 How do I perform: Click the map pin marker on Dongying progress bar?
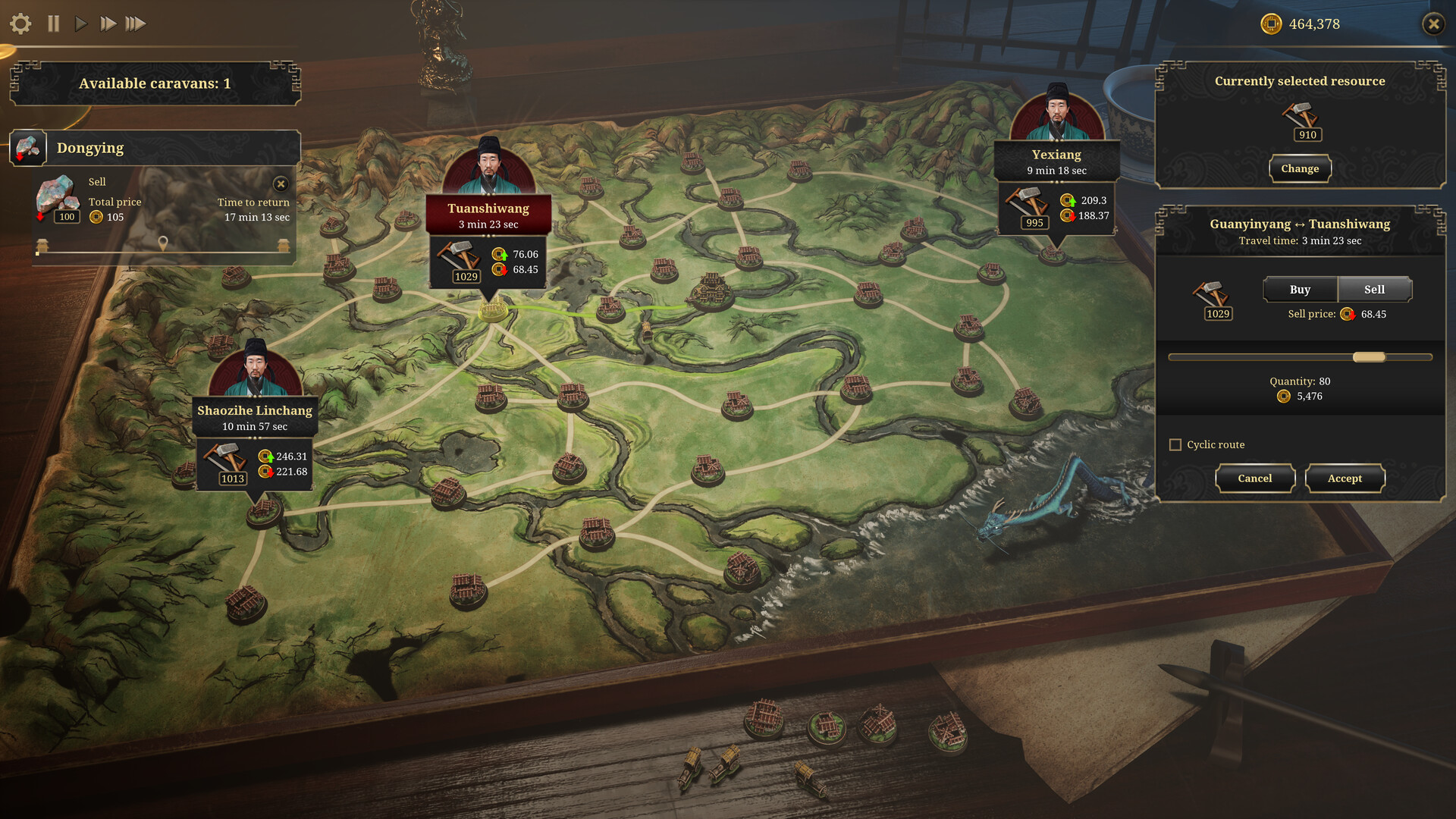pyautogui.click(x=164, y=243)
